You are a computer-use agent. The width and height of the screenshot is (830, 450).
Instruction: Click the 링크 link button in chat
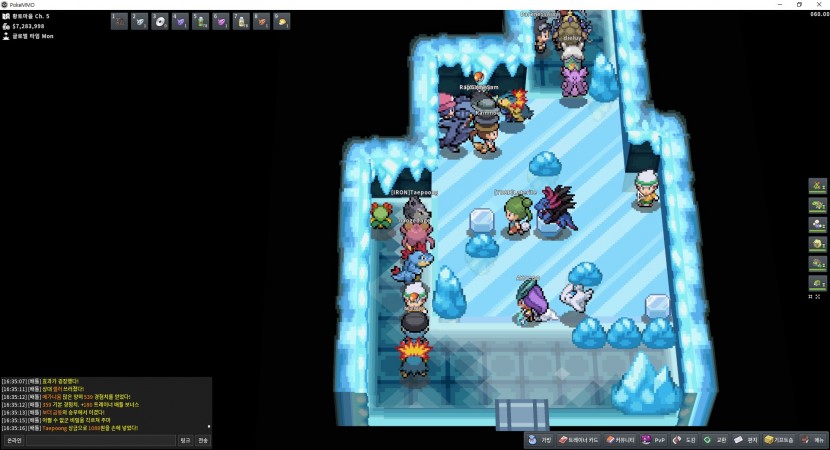pos(185,440)
